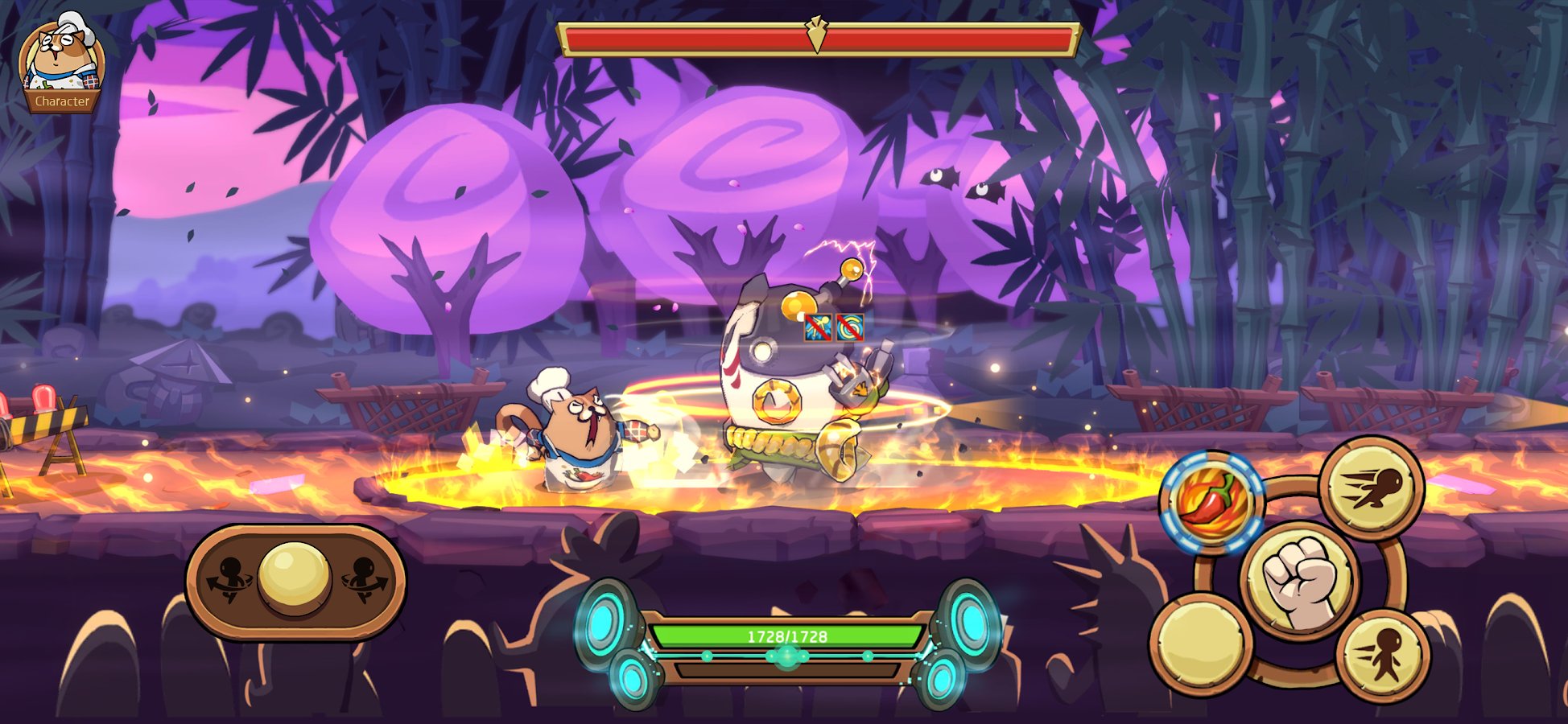The width and height of the screenshot is (1568, 724).
Task: Trigger the running figure dodge button
Action: click(1383, 656)
